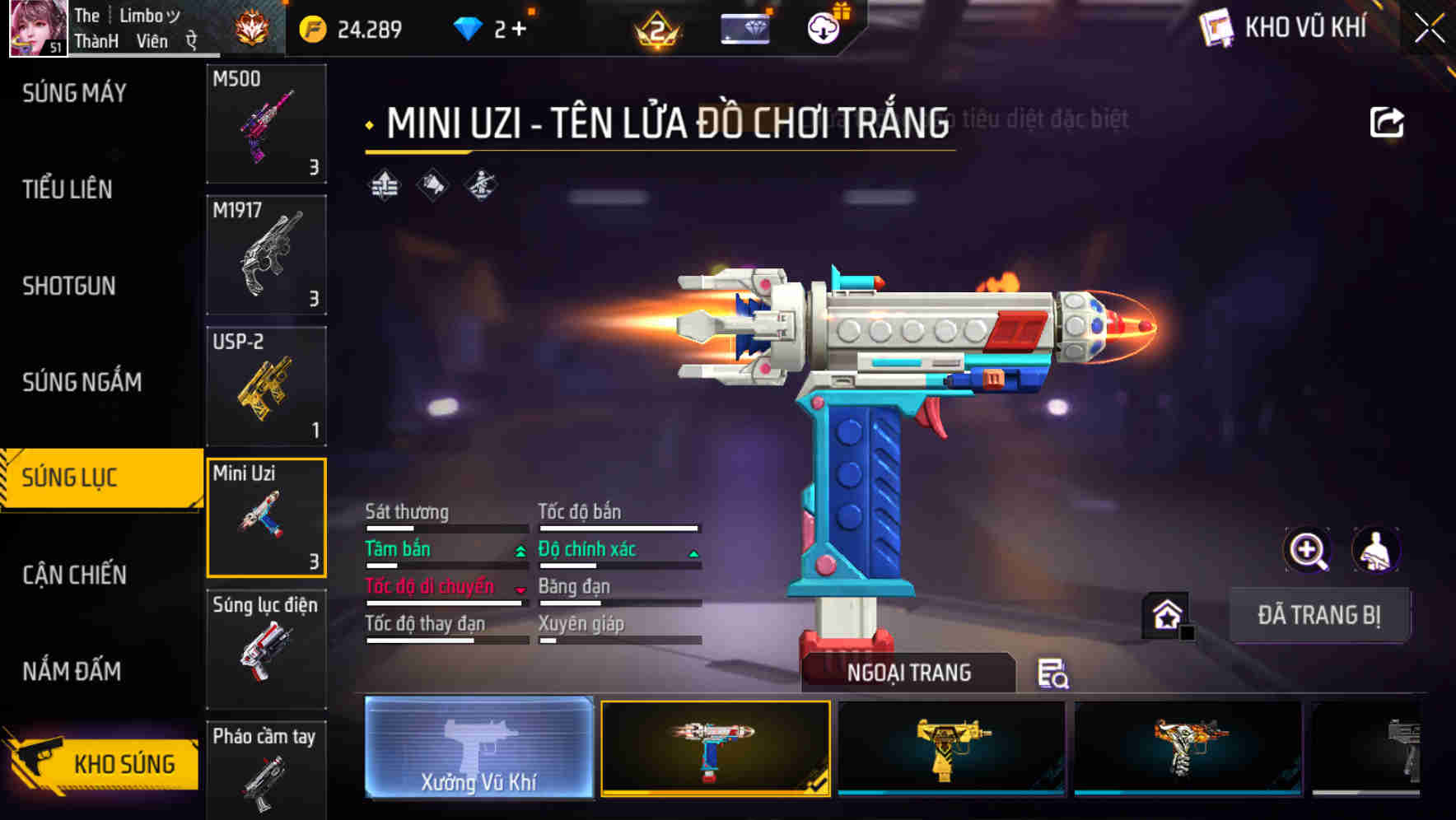Tap the Kho Súng button

tap(103, 762)
